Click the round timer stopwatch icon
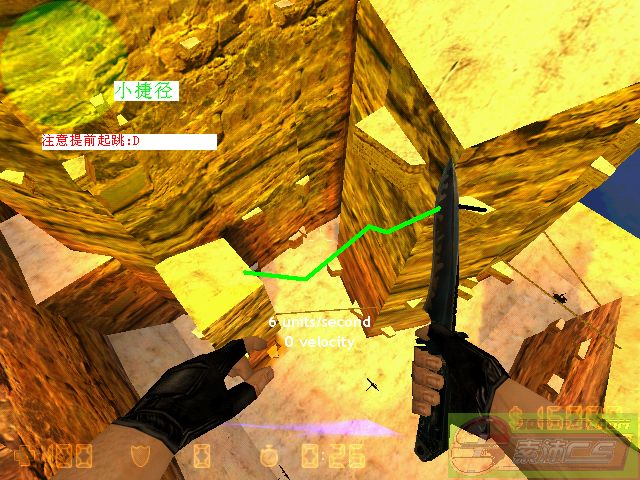This screenshot has height=480, width=640. point(269,457)
